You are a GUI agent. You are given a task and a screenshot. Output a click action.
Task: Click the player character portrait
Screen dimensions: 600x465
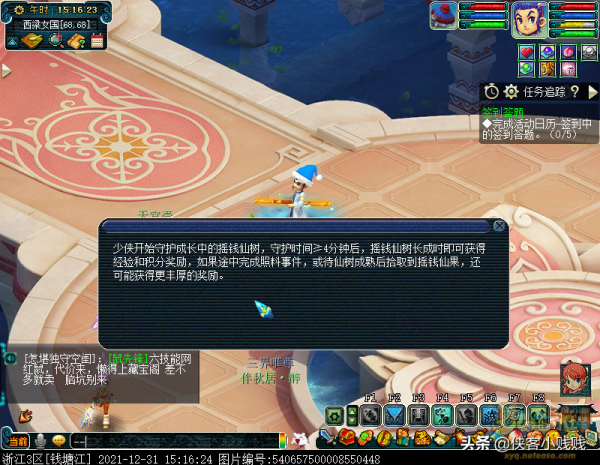[x=527, y=18]
